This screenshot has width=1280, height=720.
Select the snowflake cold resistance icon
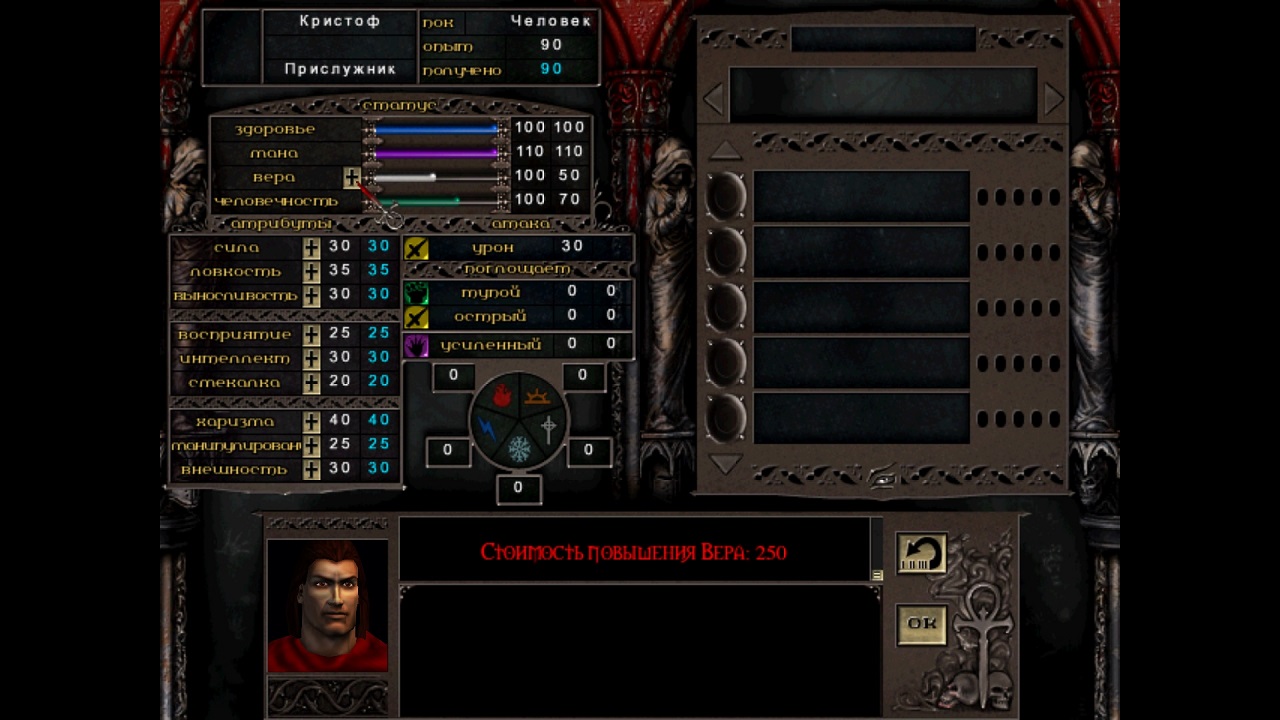click(x=519, y=449)
